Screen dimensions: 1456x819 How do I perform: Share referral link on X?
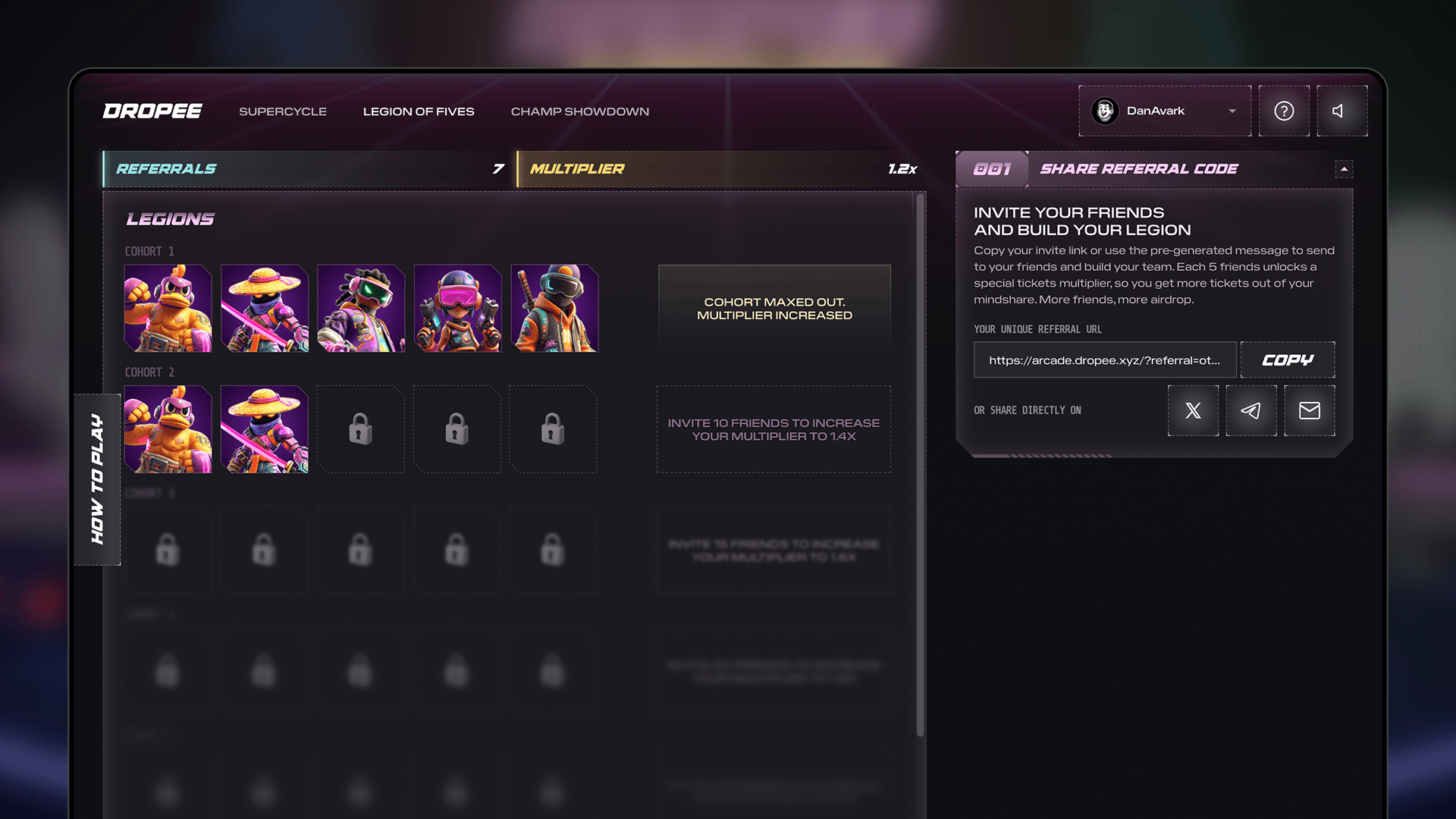click(x=1193, y=410)
